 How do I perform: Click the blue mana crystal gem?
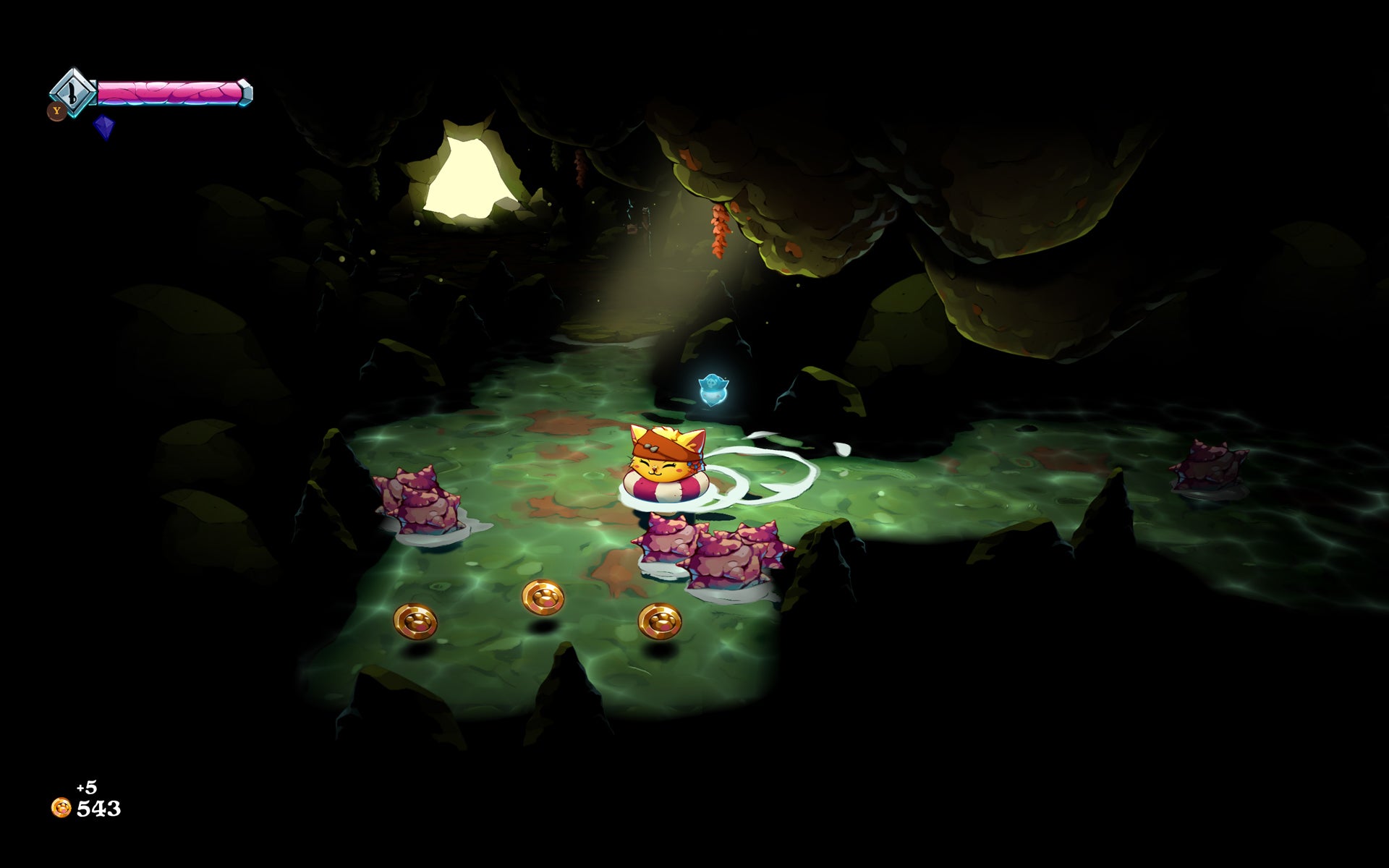point(106,127)
